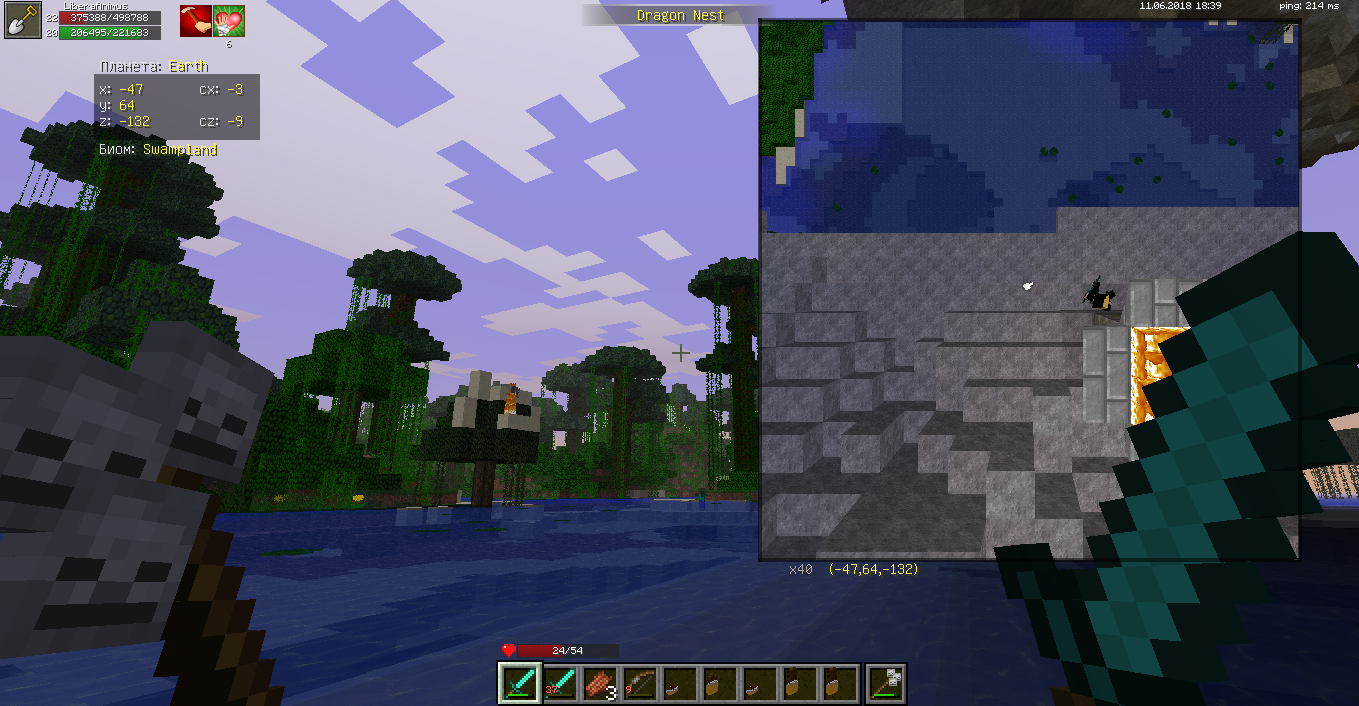Image resolution: width=1359 pixels, height=706 pixels.
Task: Select the bow in the hotbar
Action: (x=640, y=683)
